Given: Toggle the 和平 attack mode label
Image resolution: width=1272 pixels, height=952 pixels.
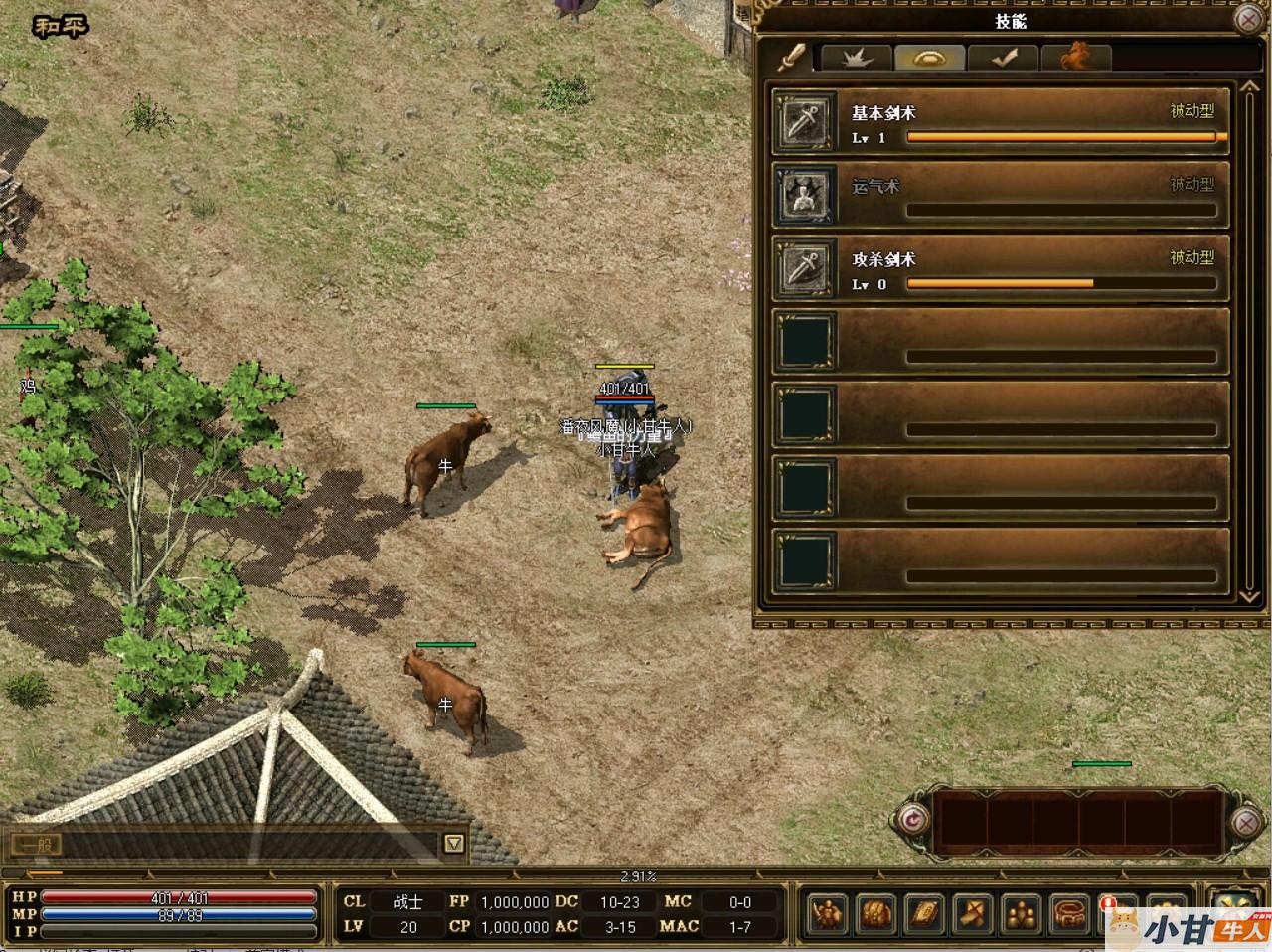Looking at the screenshot, I should (x=61, y=27).
